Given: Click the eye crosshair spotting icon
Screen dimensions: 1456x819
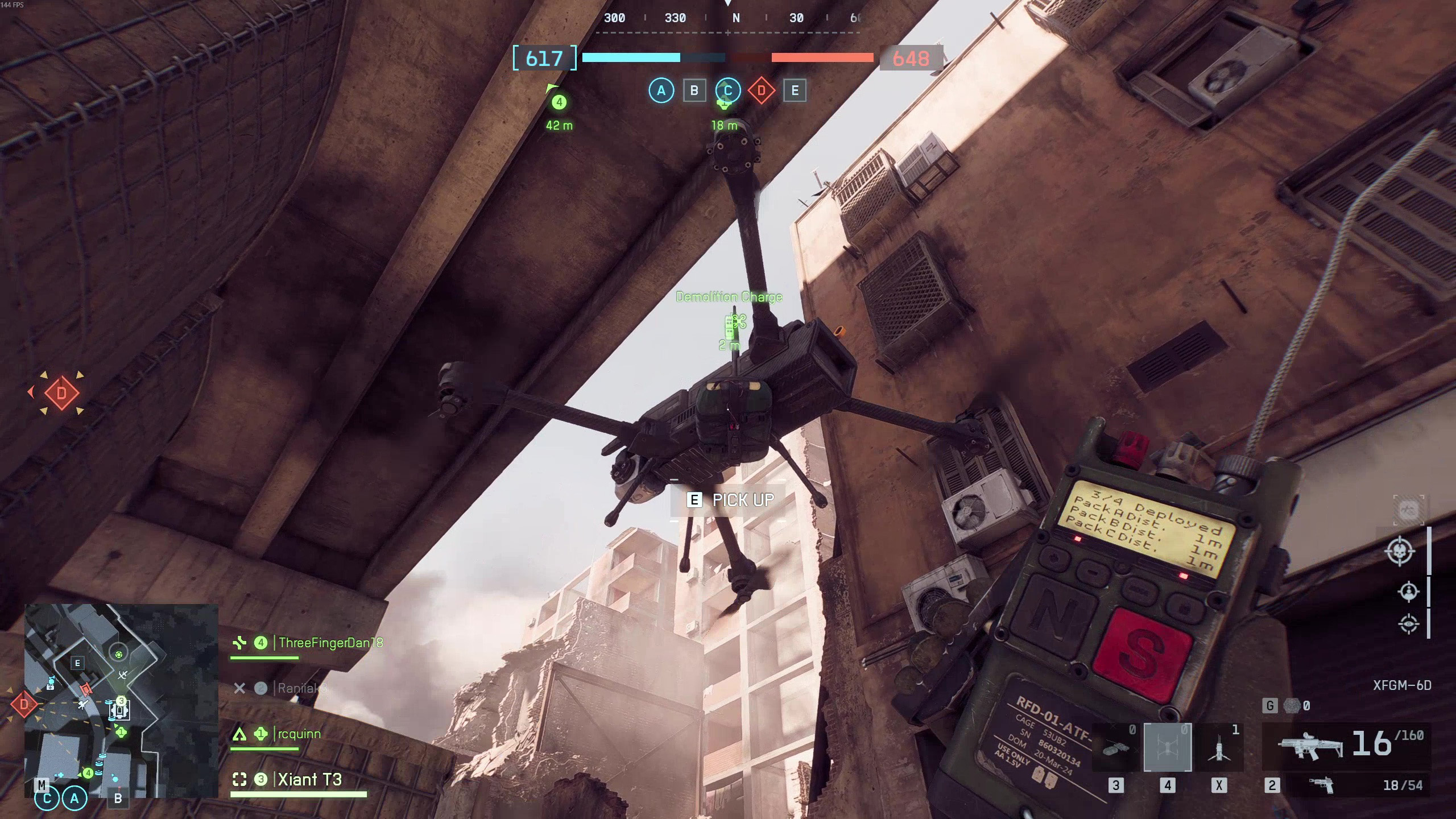Looking at the screenshot, I should pos(1408,623).
